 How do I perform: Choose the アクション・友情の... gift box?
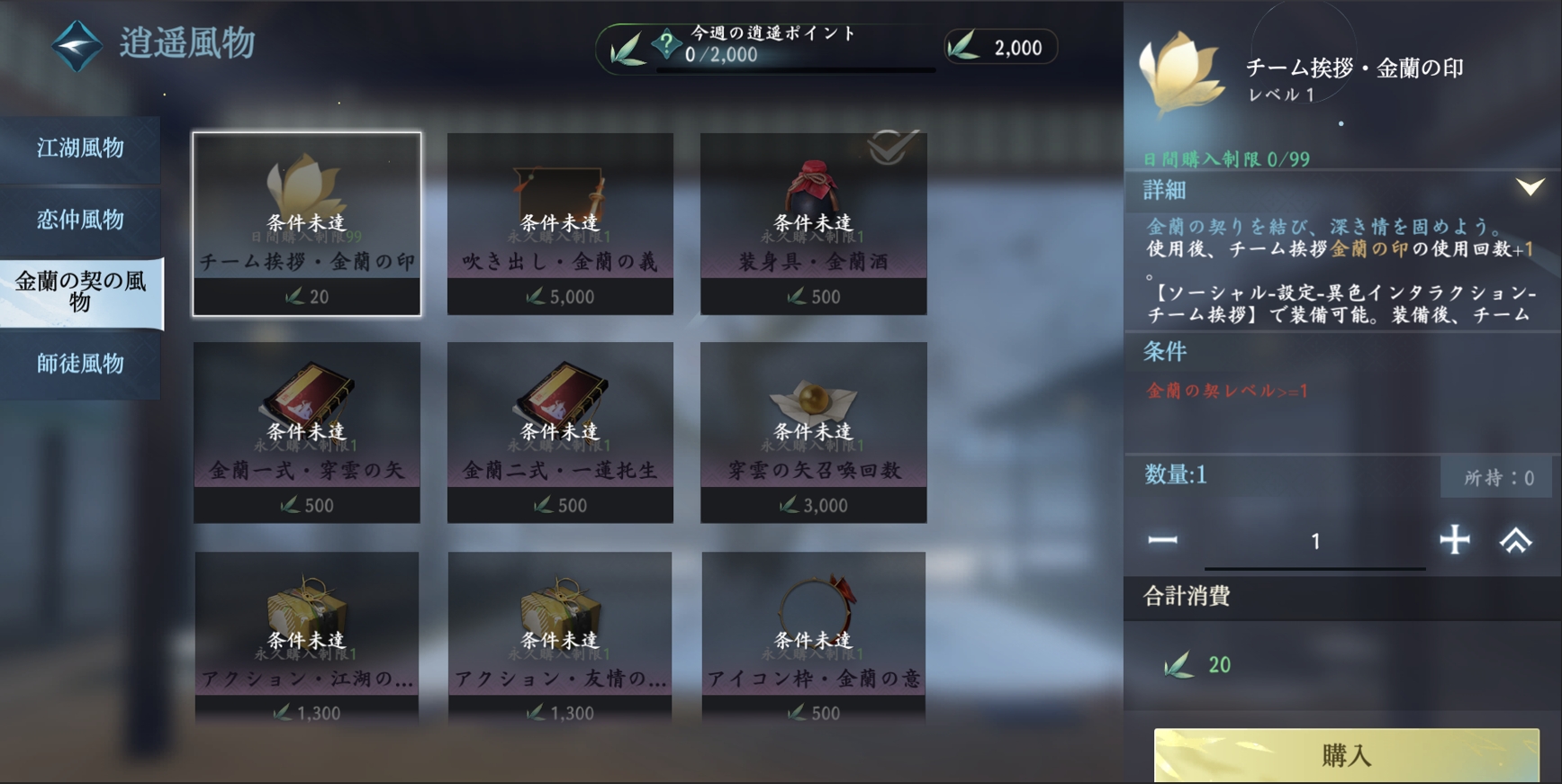(560, 636)
